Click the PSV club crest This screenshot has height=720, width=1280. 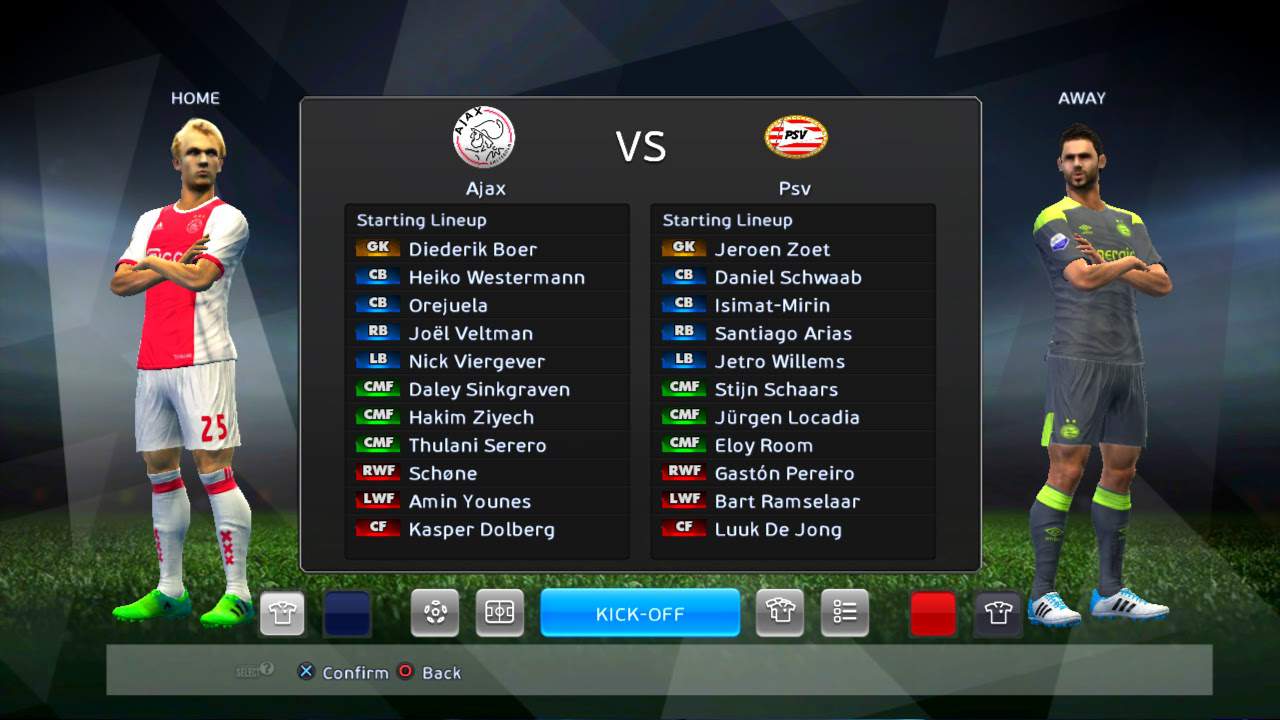coord(796,137)
